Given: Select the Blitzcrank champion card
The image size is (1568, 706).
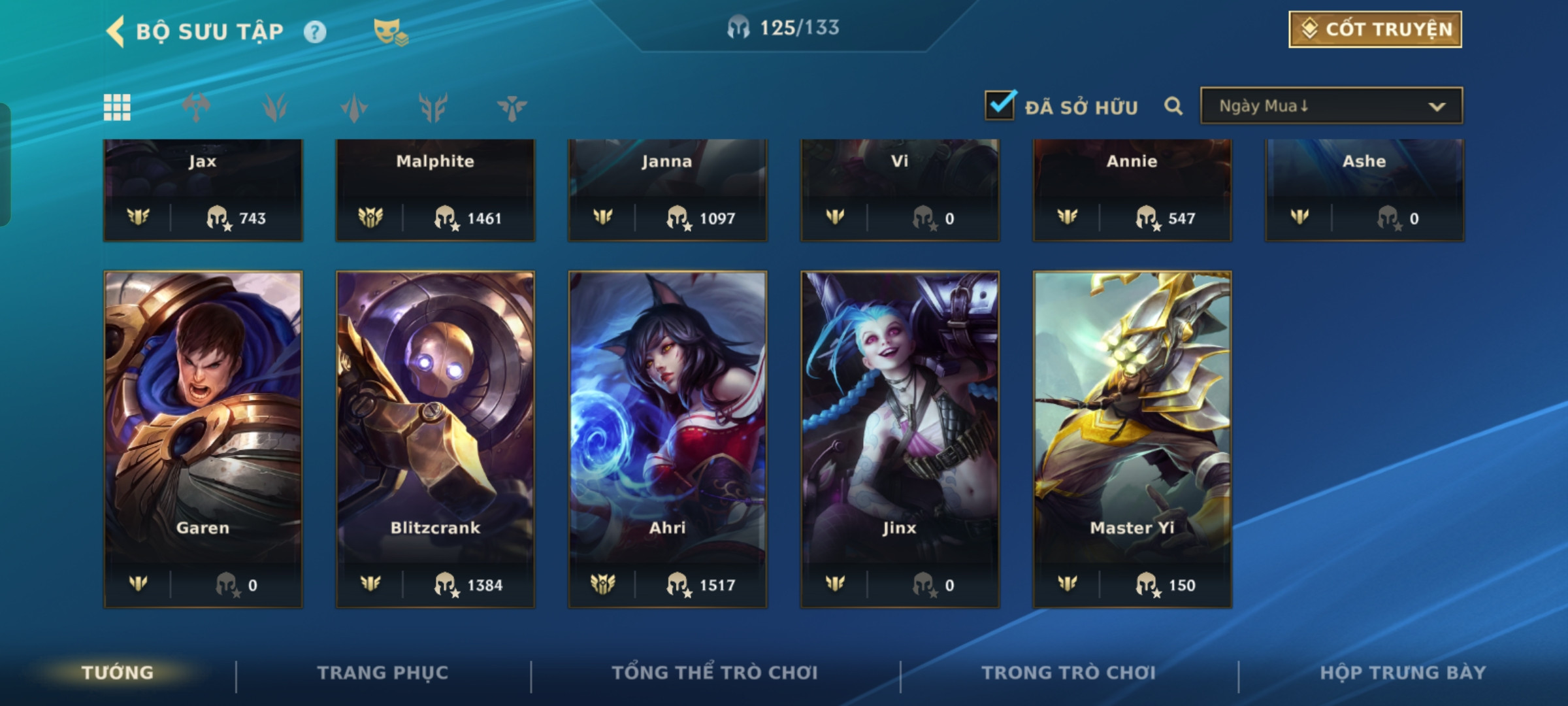Looking at the screenshot, I should pos(435,439).
